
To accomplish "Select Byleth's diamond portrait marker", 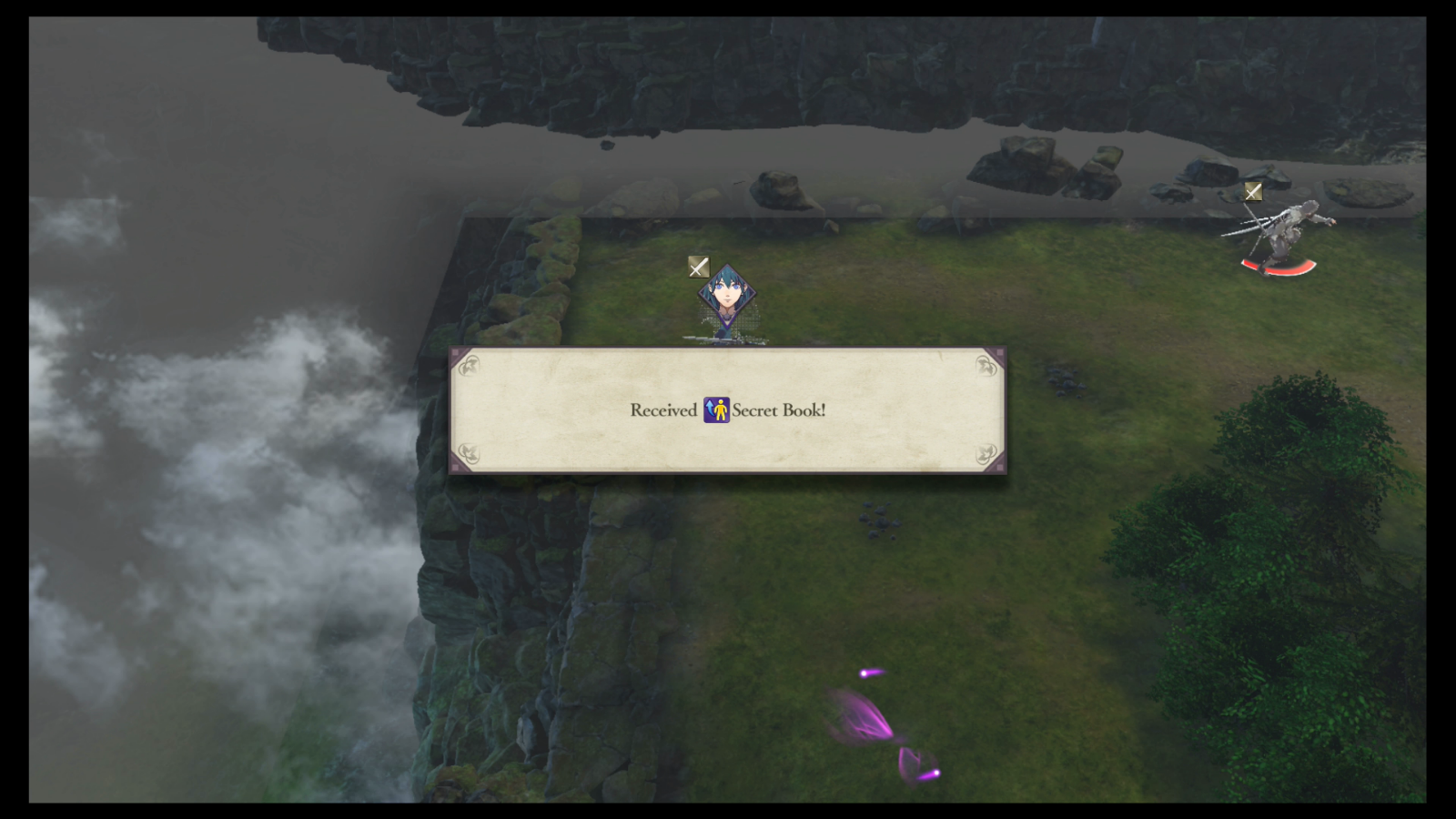I will [727, 294].
